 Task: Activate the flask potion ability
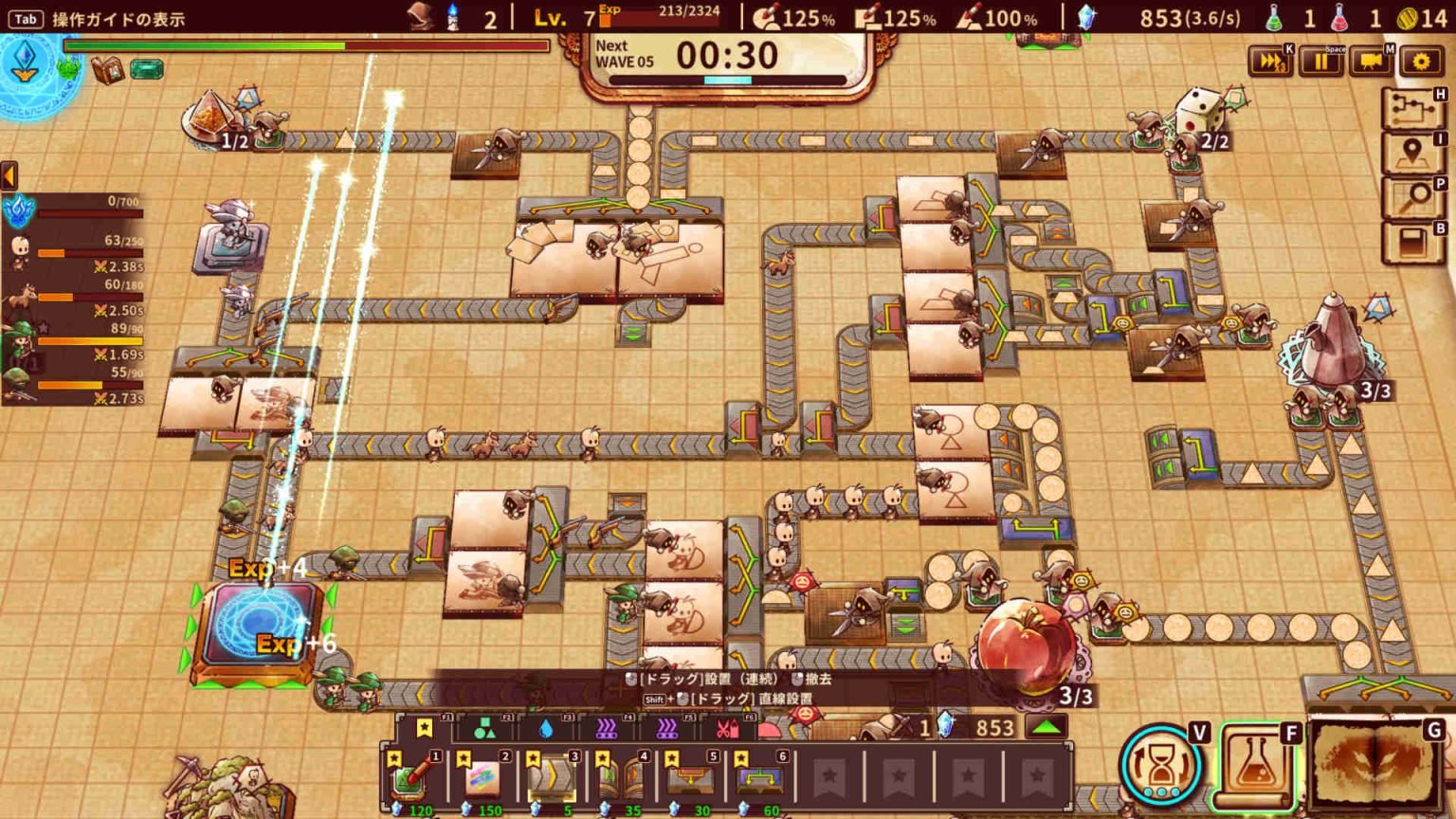pos(1254,766)
